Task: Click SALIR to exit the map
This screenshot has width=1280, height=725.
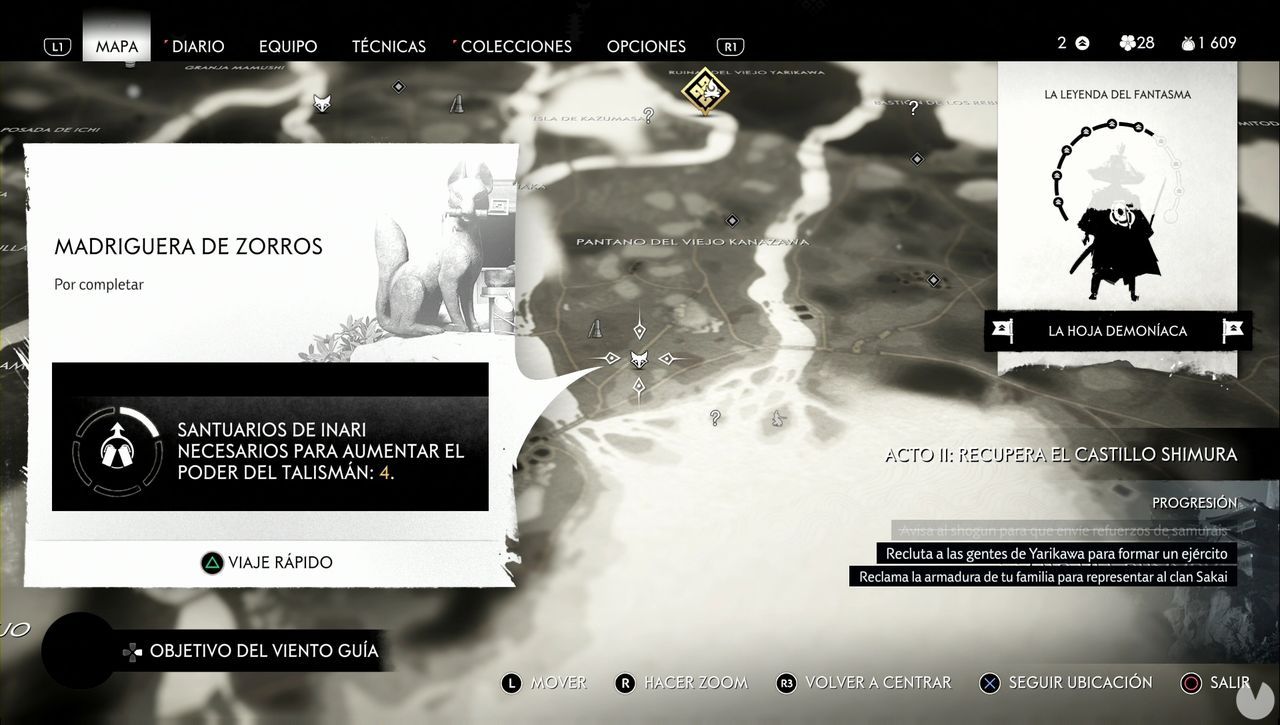Action: [x=1221, y=683]
